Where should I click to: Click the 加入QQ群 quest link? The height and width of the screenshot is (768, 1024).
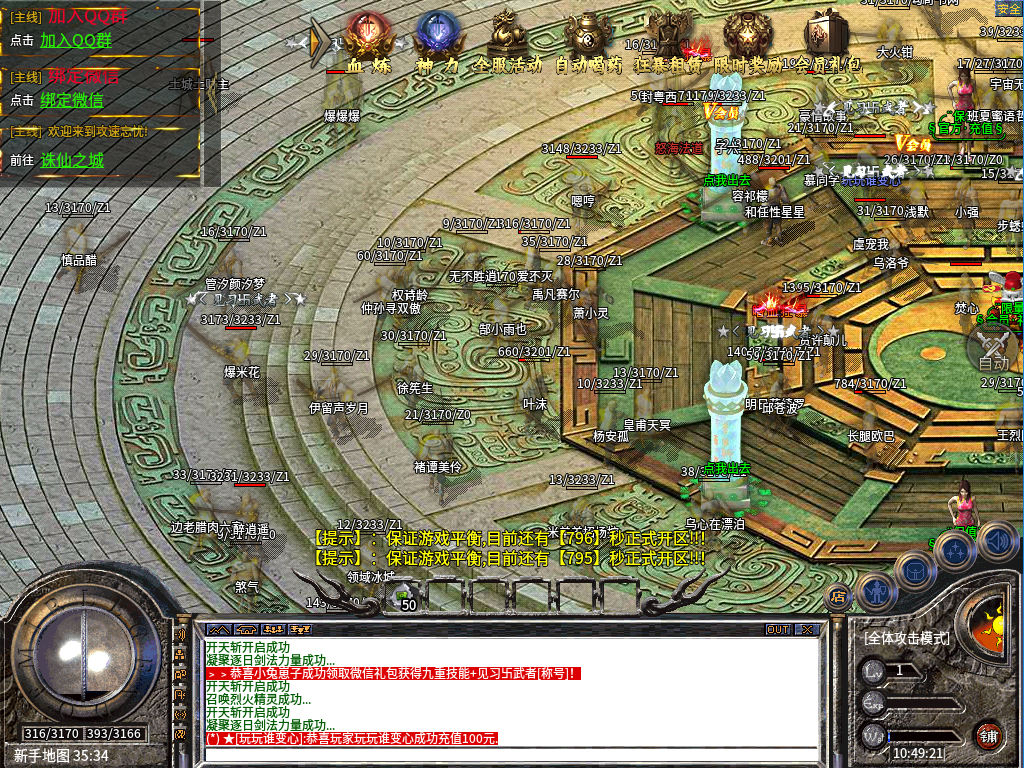point(76,41)
